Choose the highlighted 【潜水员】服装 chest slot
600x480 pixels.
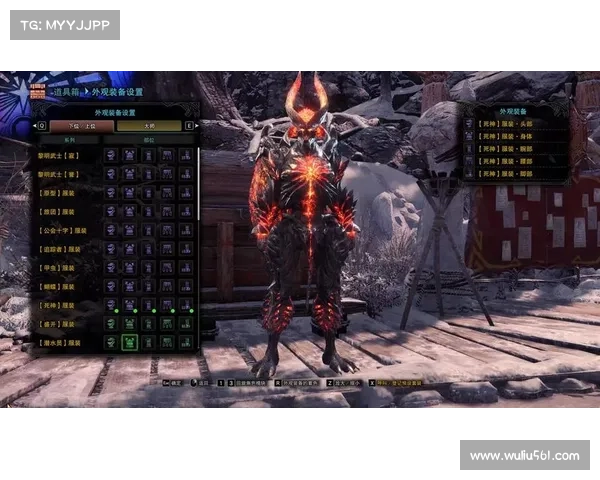point(129,342)
